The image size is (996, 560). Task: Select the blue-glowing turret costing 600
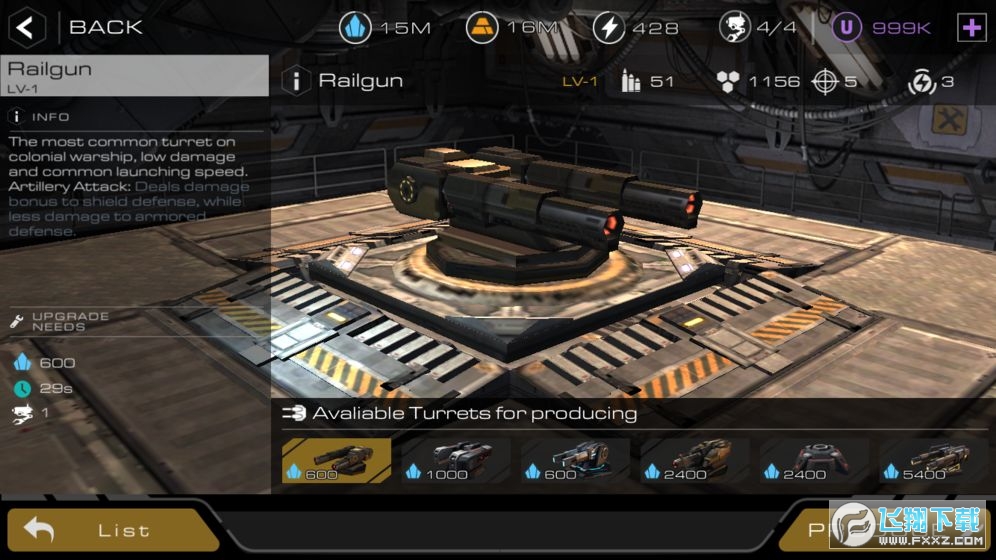point(575,460)
